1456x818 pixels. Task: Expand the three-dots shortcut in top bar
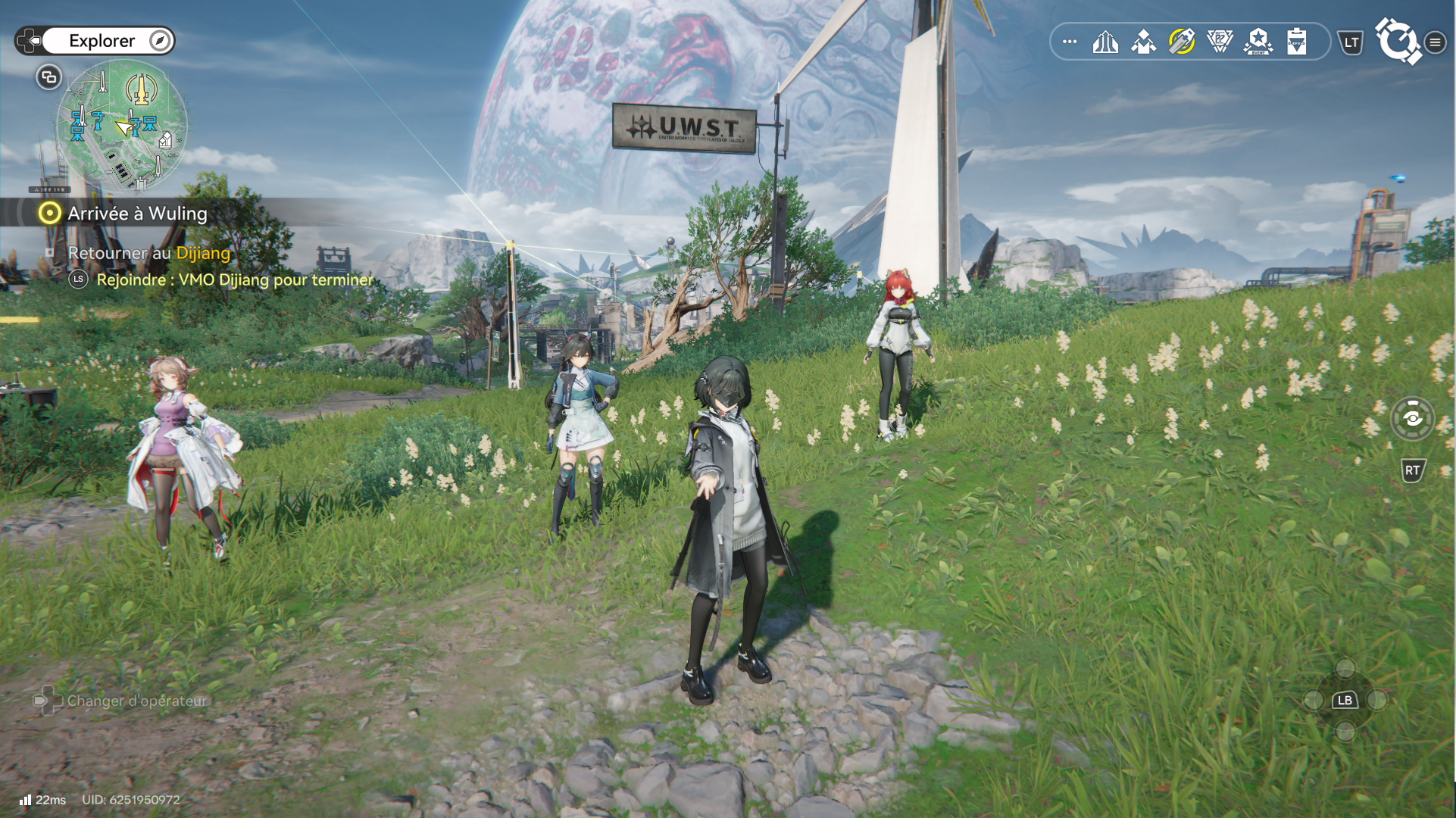coord(1070,42)
